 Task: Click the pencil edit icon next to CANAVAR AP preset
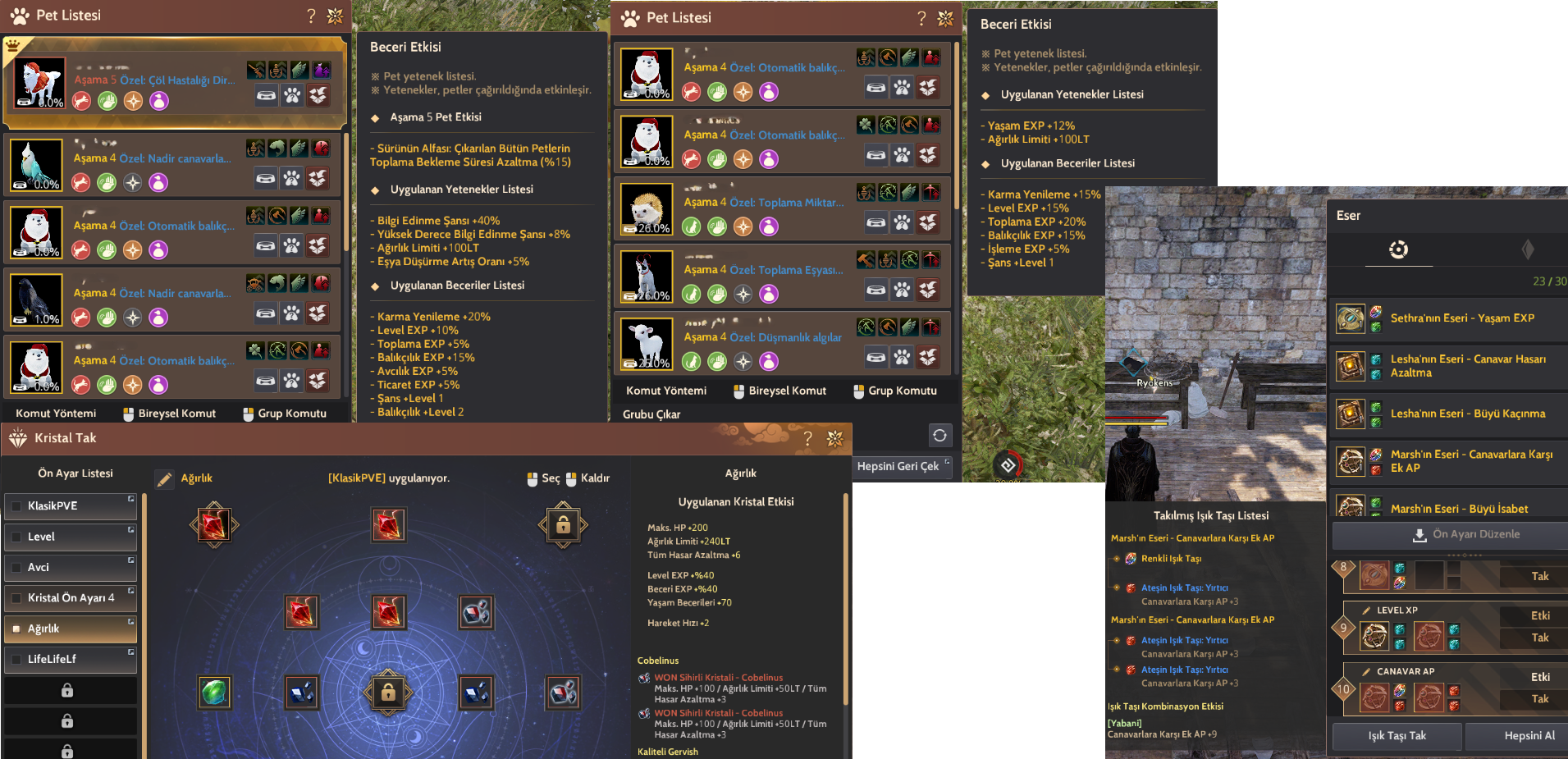[1367, 671]
